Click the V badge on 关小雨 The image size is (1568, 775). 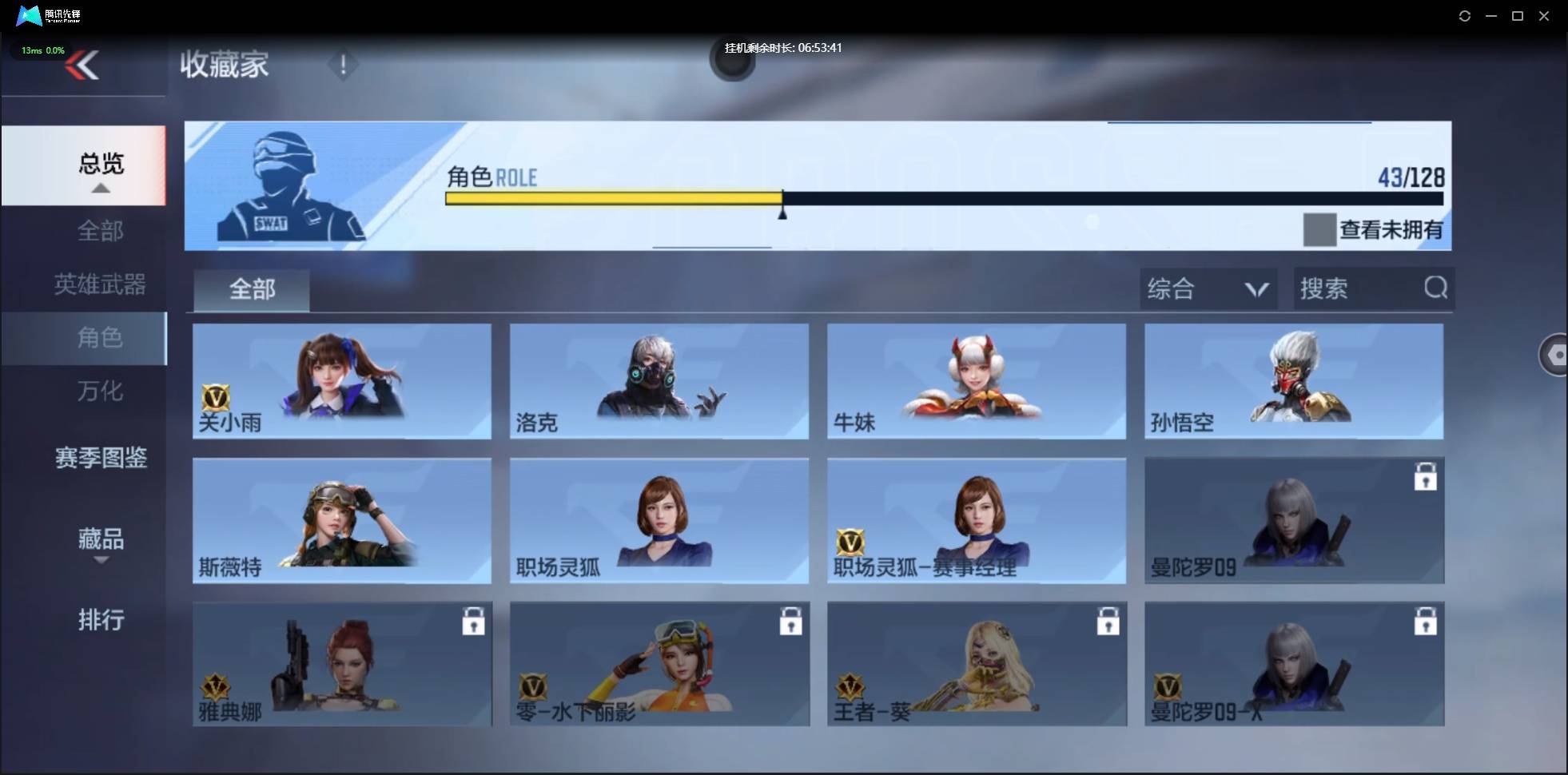[217, 398]
